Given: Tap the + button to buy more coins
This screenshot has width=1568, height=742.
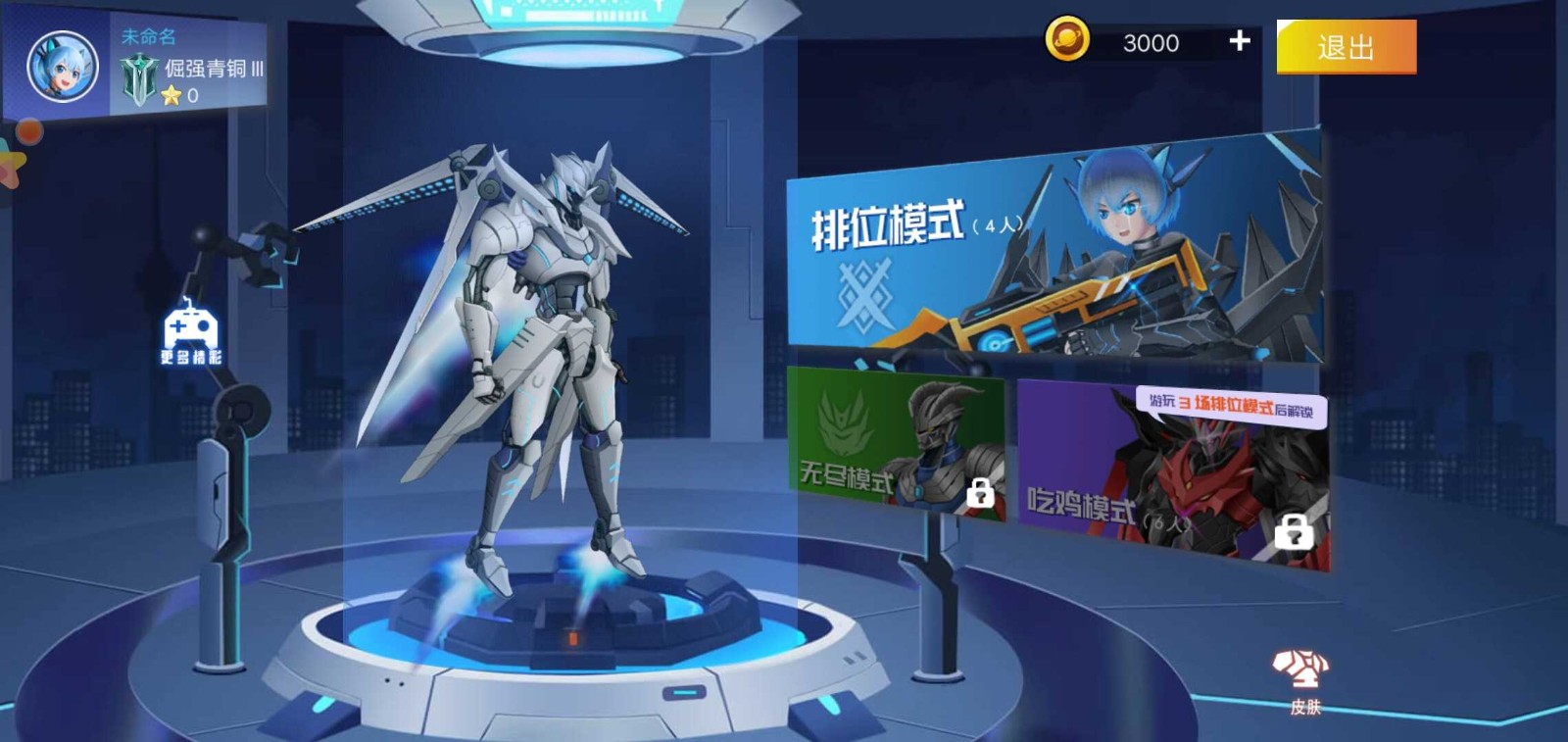Looking at the screenshot, I should [x=1238, y=42].
